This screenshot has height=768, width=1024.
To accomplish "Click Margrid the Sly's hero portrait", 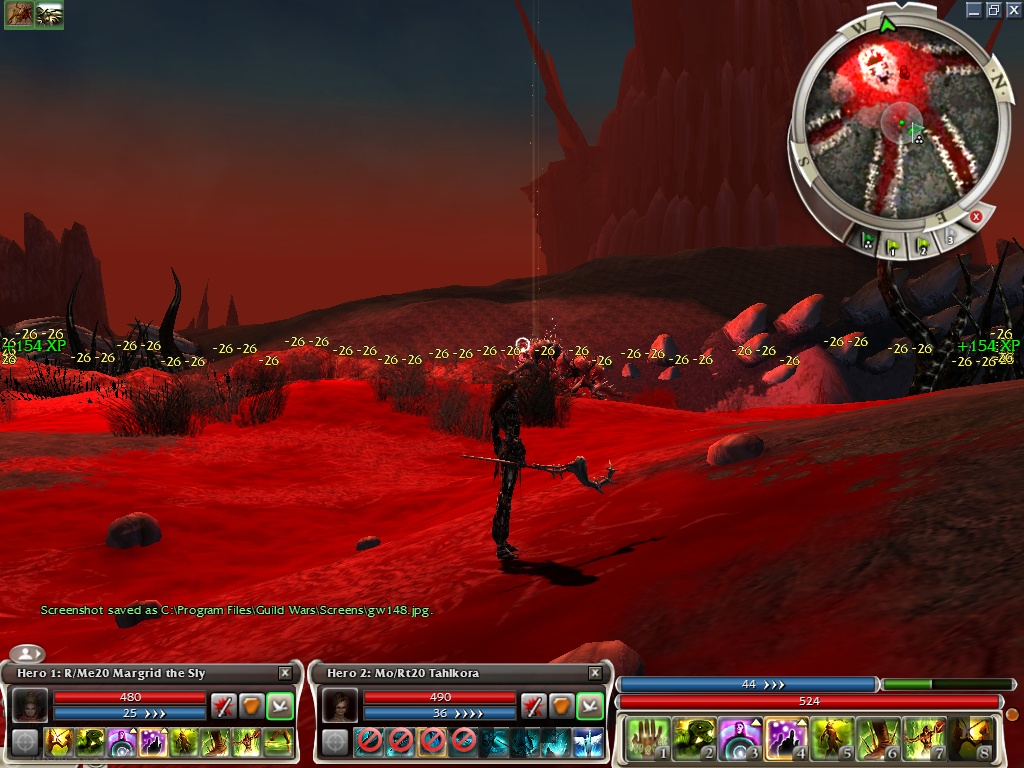I will pyautogui.click(x=29, y=705).
